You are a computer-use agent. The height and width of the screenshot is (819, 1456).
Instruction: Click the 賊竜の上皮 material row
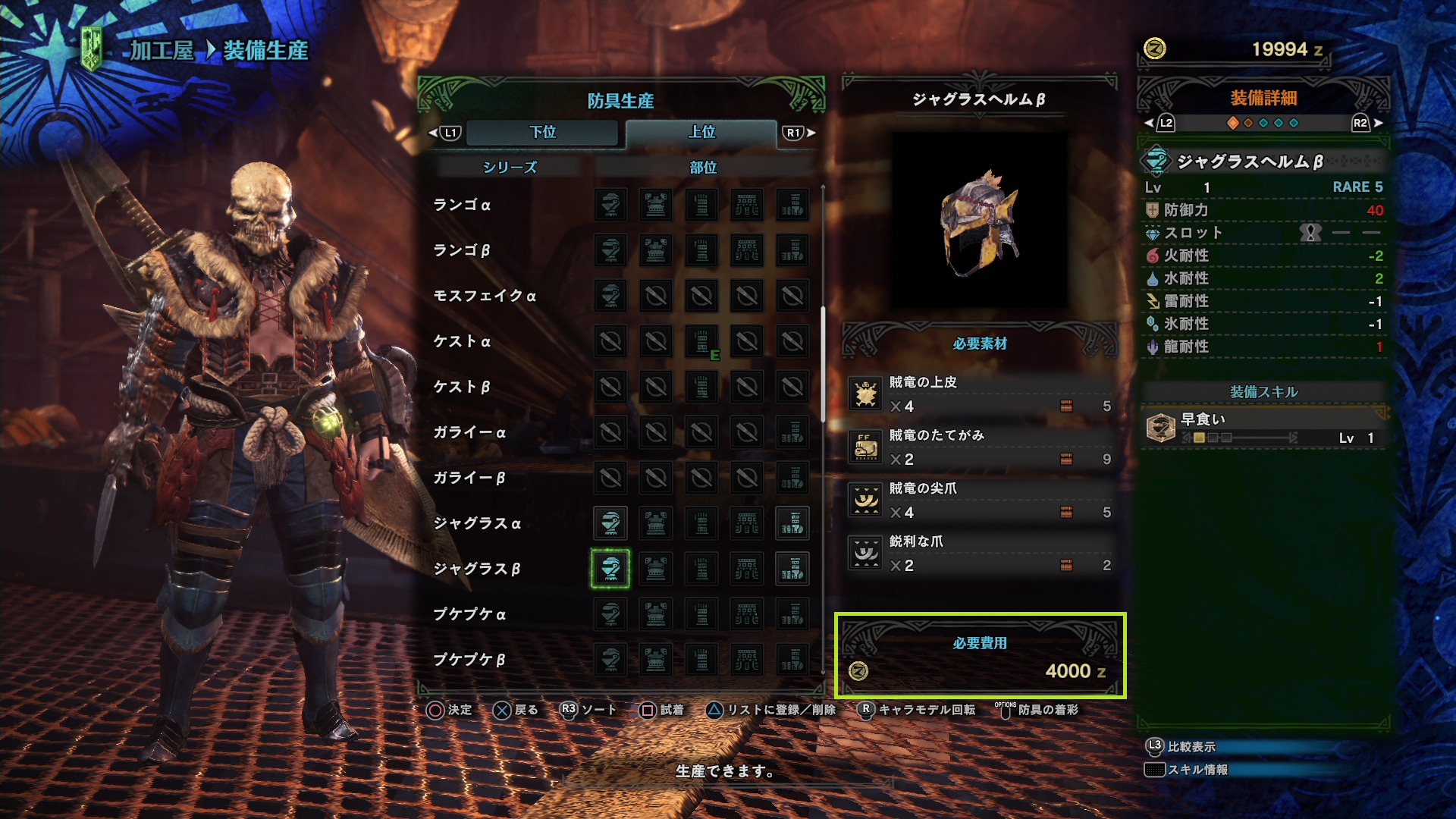(x=980, y=394)
